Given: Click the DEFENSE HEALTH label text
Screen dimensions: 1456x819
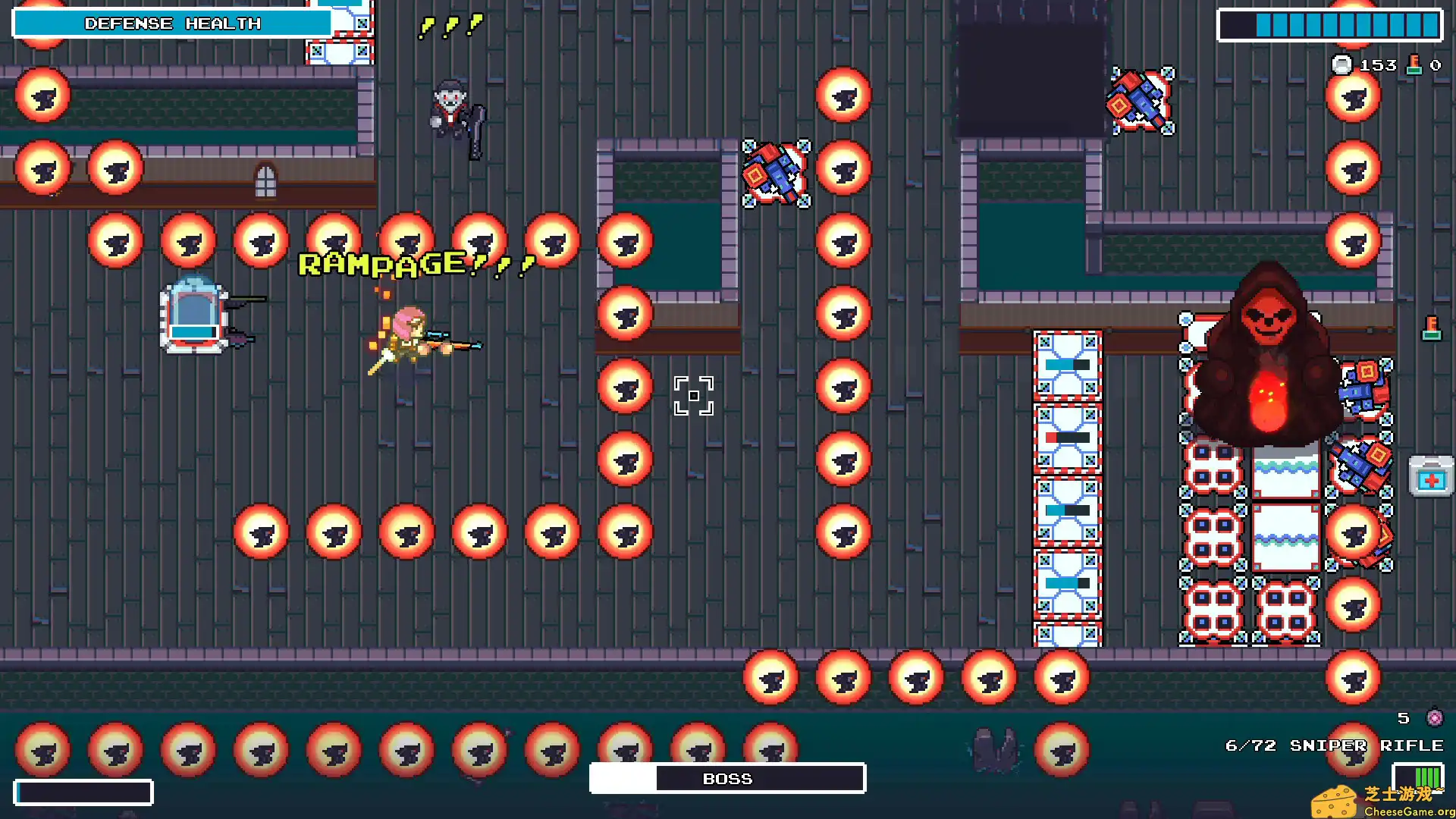Looking at the screenshot, I should [x=173, y=24].
